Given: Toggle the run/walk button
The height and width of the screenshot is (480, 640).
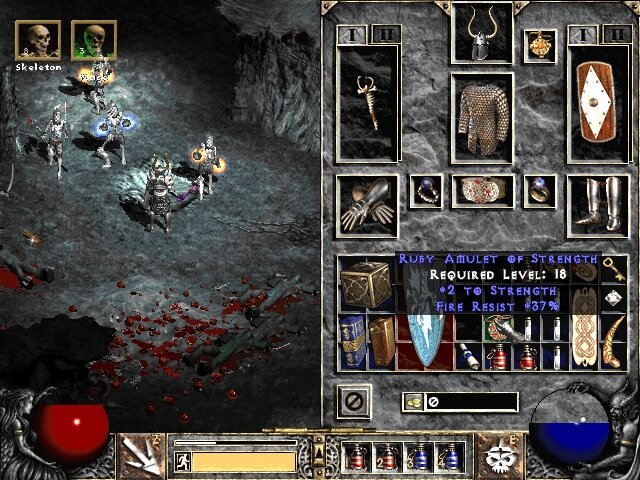Looking at the screenshot, I should pos(183,461).
